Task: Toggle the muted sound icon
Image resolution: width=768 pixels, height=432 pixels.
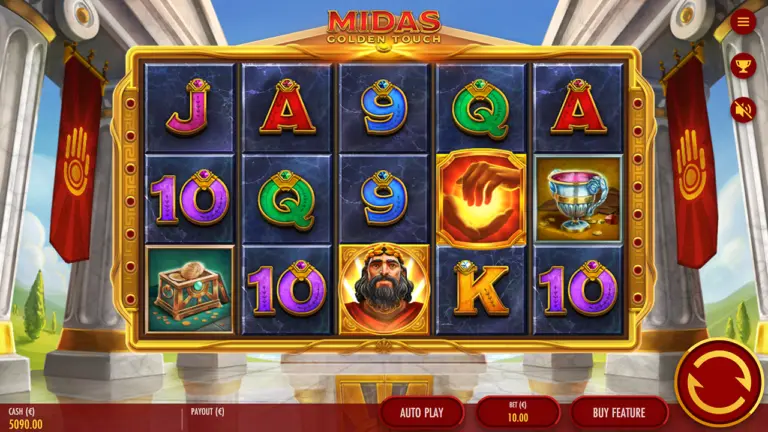Action: [743, 109]
